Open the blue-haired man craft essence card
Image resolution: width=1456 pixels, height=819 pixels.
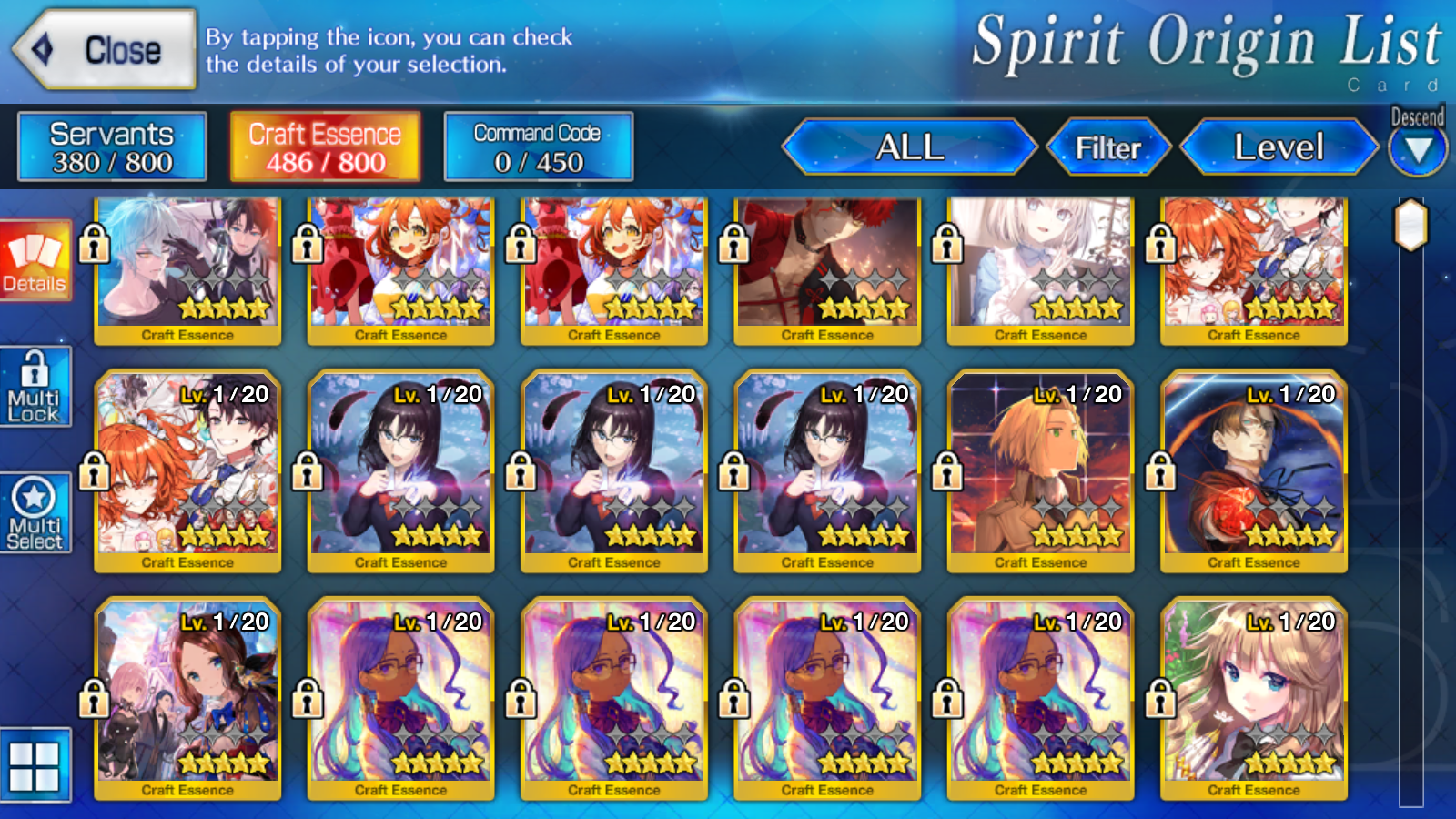pyautogui.click(x=187, y=268)
